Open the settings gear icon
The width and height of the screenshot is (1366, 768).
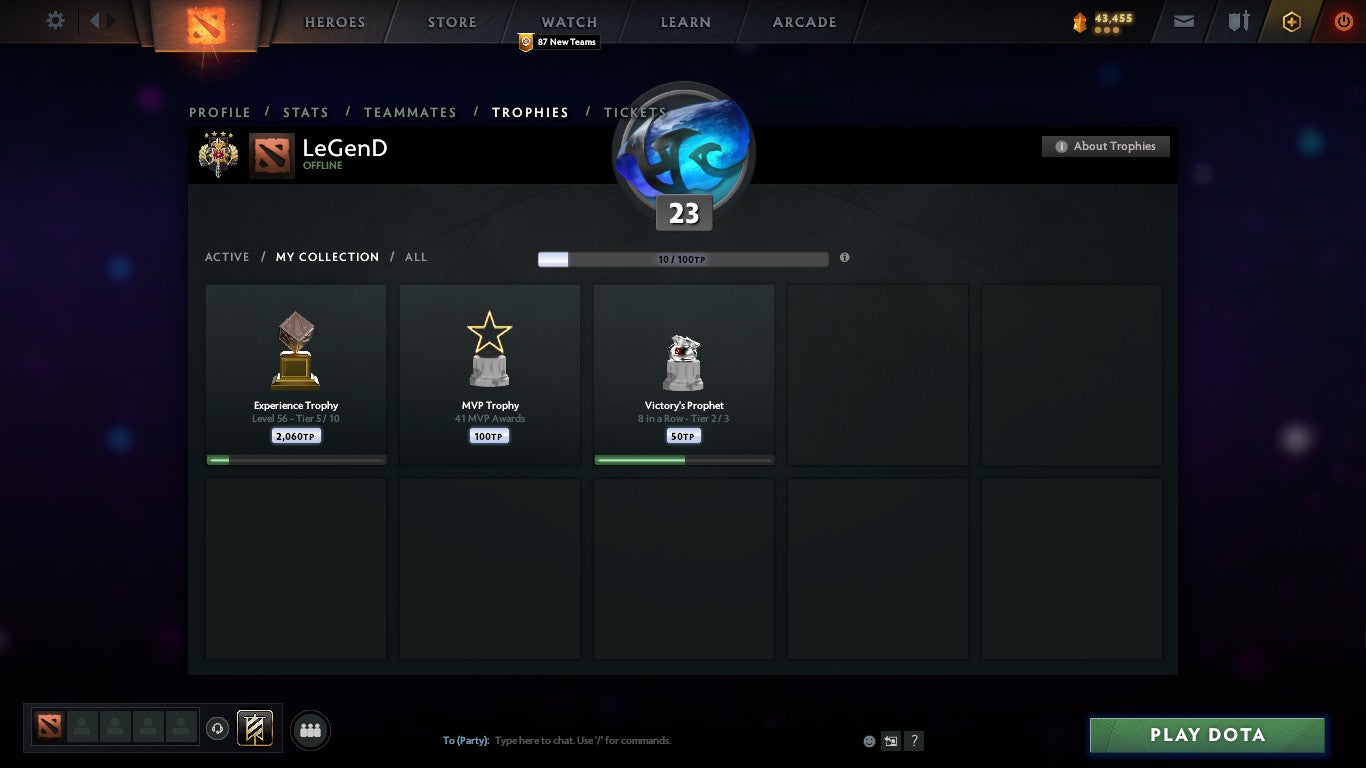55,20
